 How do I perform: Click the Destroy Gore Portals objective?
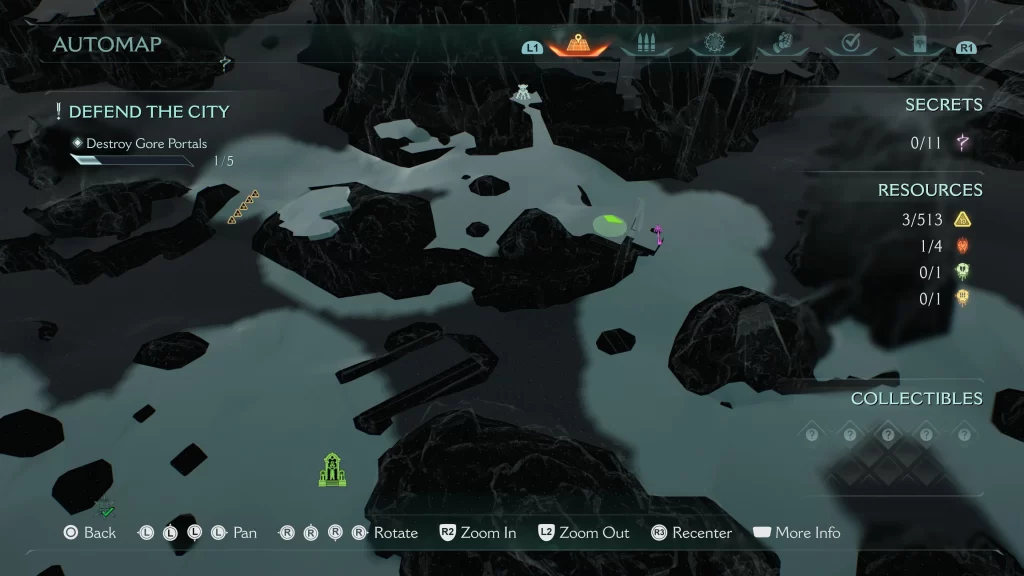146,144
